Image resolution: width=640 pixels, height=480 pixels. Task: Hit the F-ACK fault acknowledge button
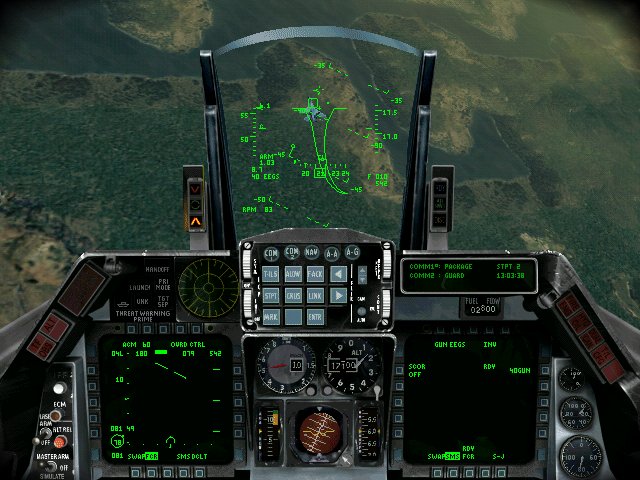click(315, 273)
